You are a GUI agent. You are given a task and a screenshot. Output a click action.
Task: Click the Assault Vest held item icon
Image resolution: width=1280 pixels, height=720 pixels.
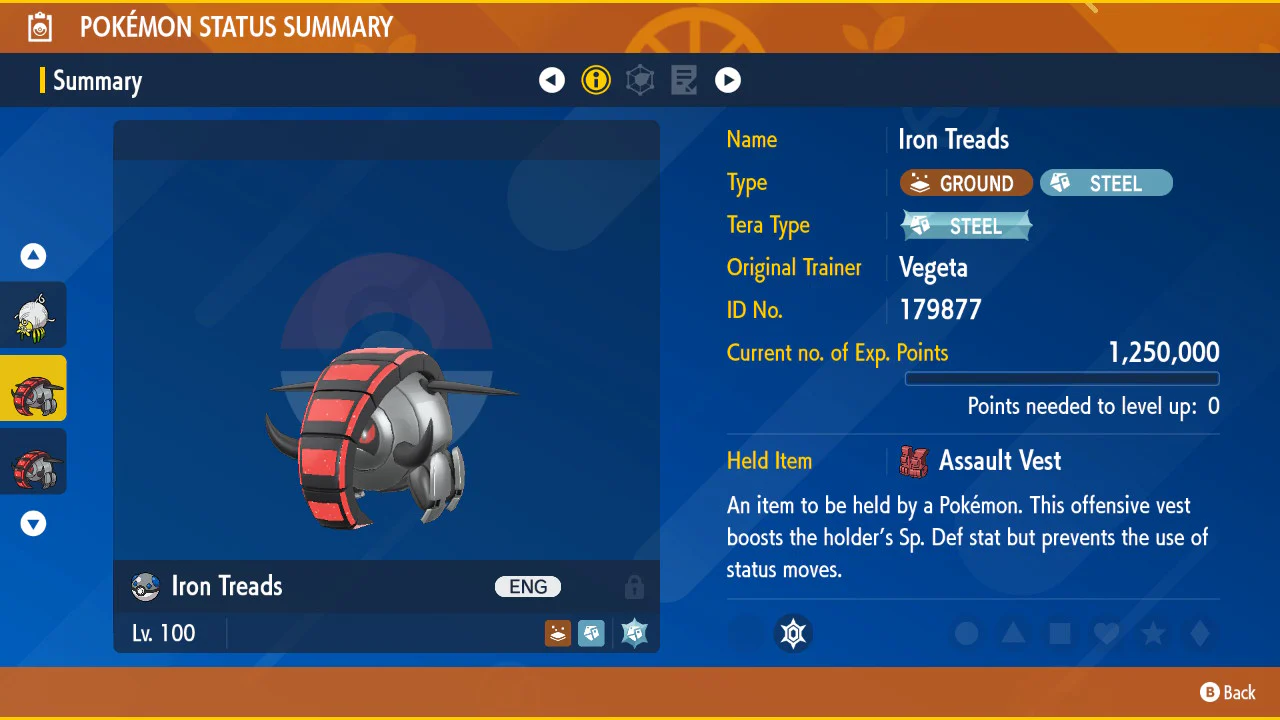coord(914,461)
